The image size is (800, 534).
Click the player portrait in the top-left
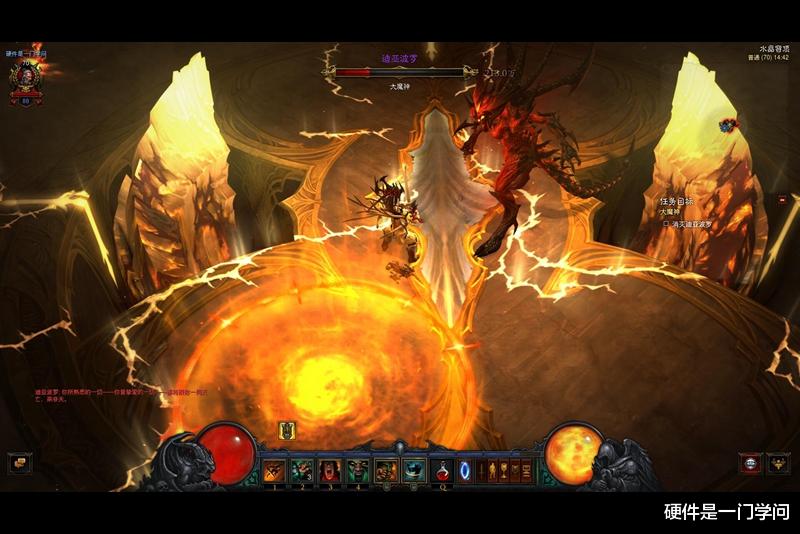(27, 75)
